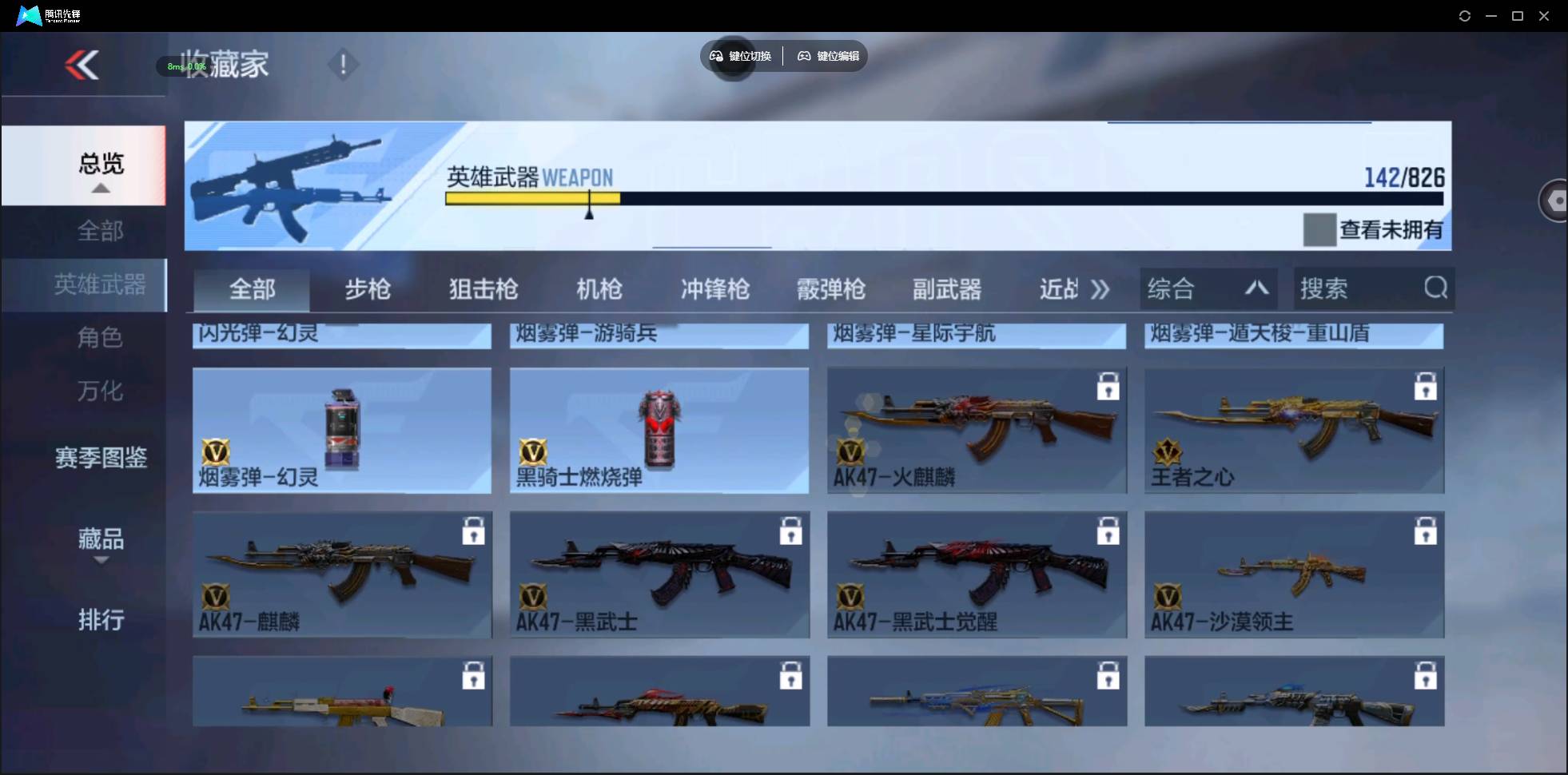Click the refresh icon in the title bar

pyautogui.click(x=1465, y=15)
